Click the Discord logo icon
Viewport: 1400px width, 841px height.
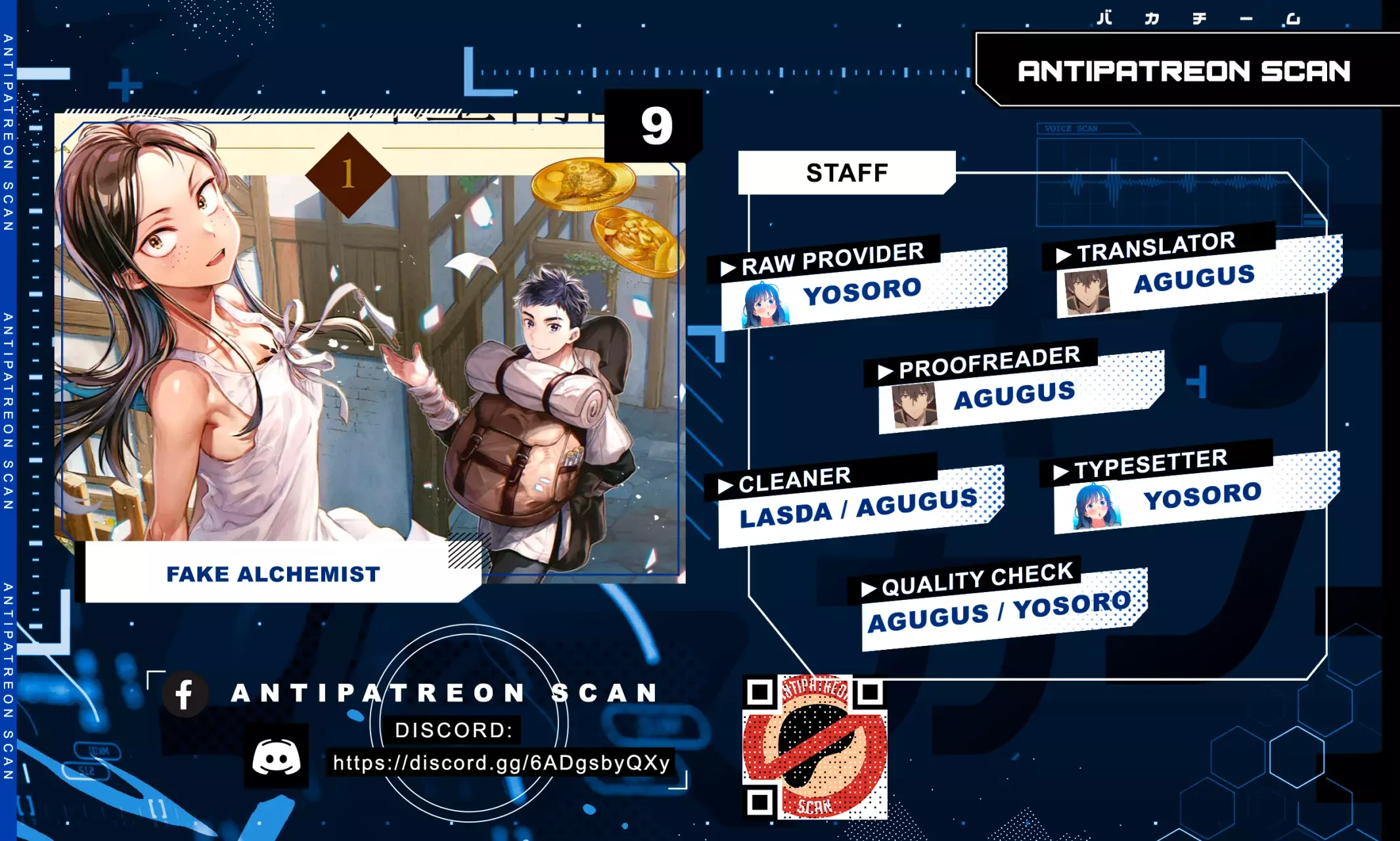(x=277, y=757)
